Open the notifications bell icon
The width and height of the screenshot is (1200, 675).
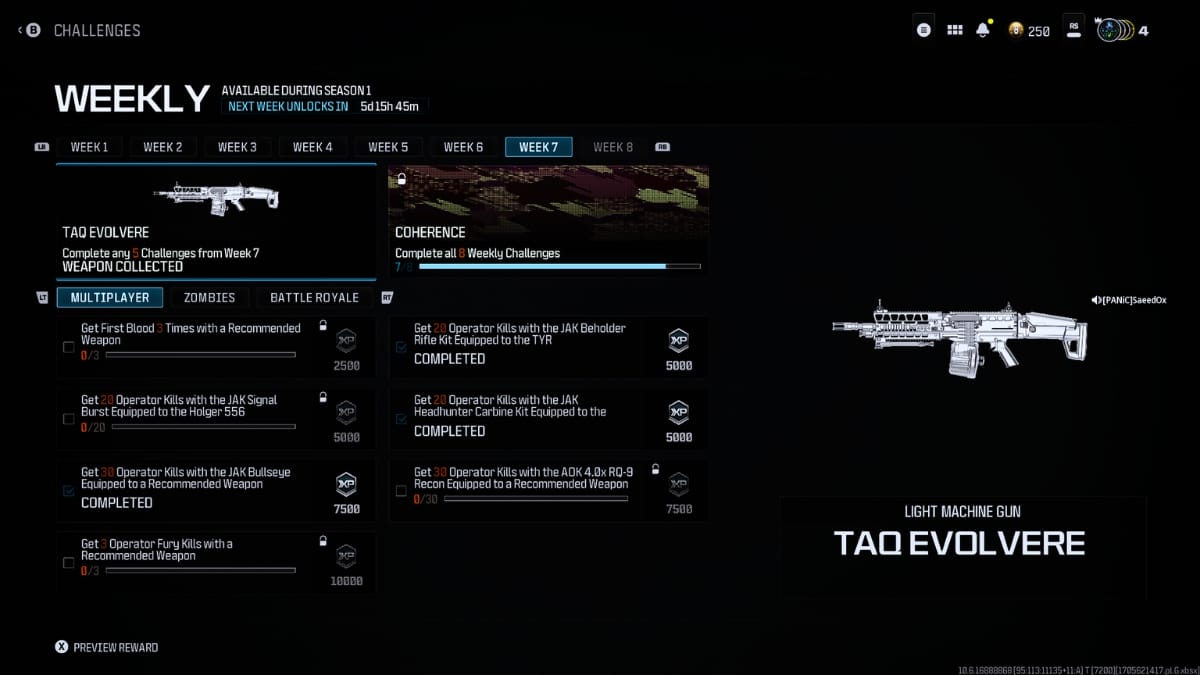tap(983, 30)
